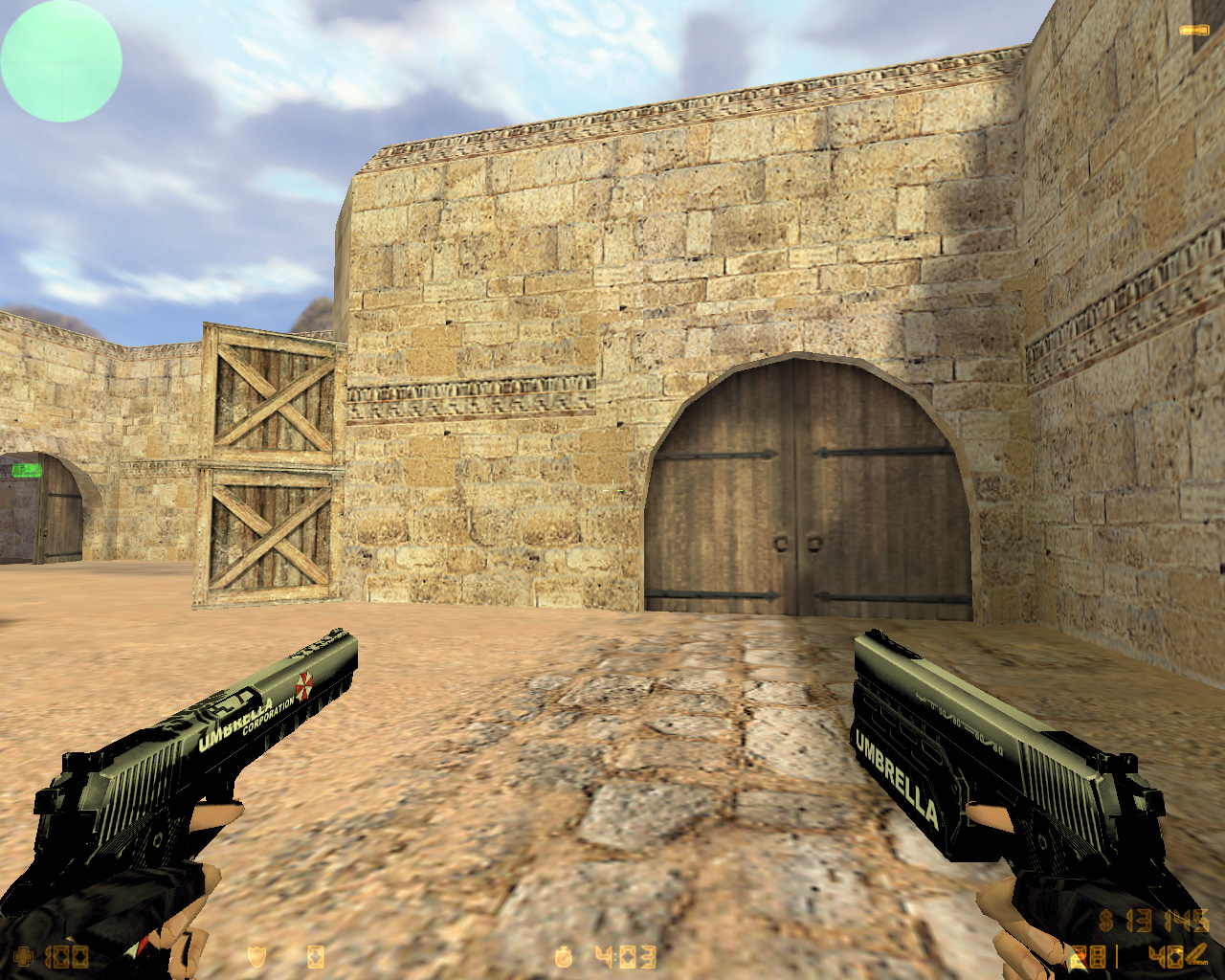The width and height of the screenshot is (1225, 980).
Task: Click the bullet icon in the top-right corner
Action: click(x=1193, y=29)
